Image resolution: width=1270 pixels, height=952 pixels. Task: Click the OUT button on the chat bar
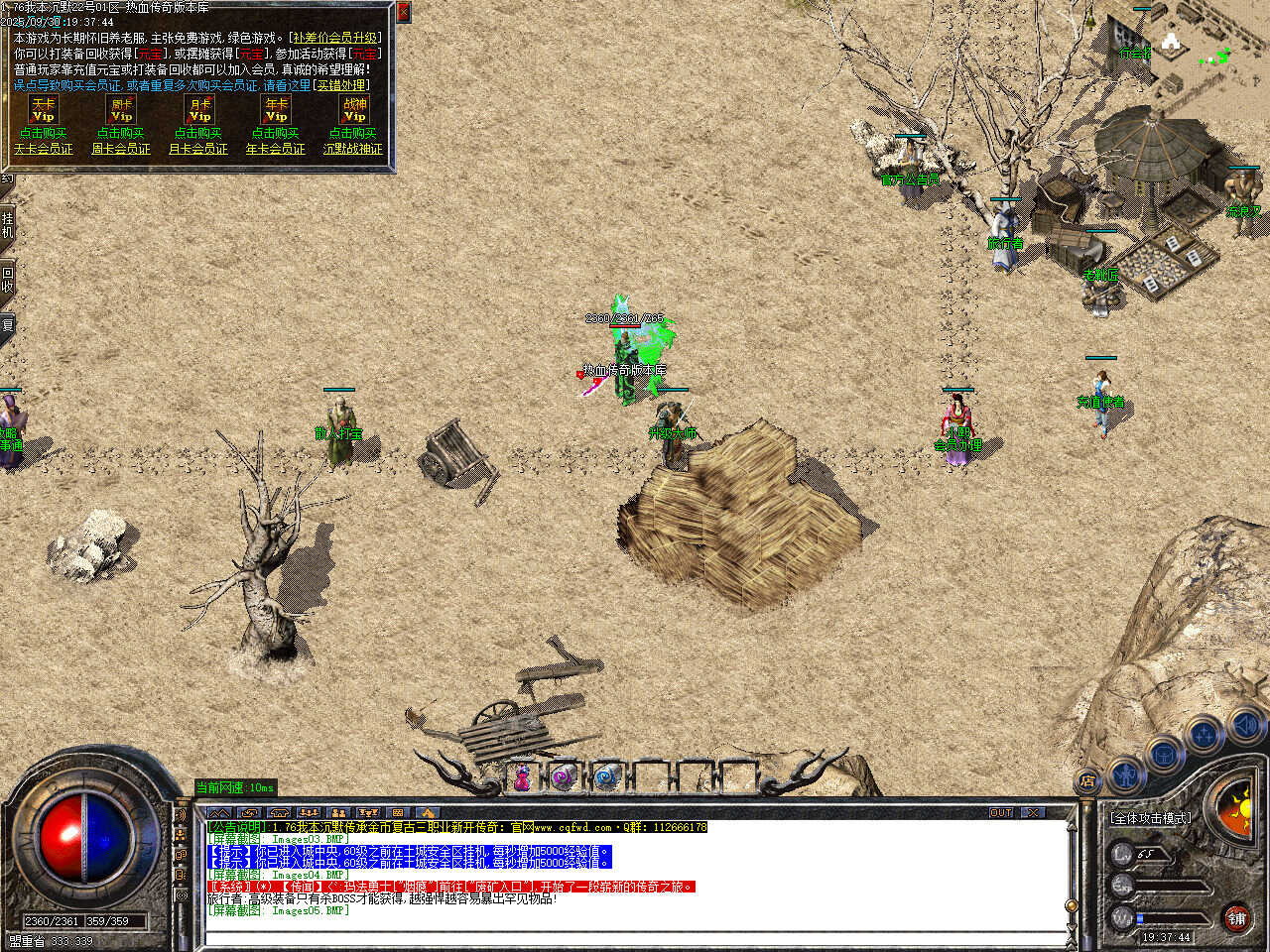(x=1001, y=812)
